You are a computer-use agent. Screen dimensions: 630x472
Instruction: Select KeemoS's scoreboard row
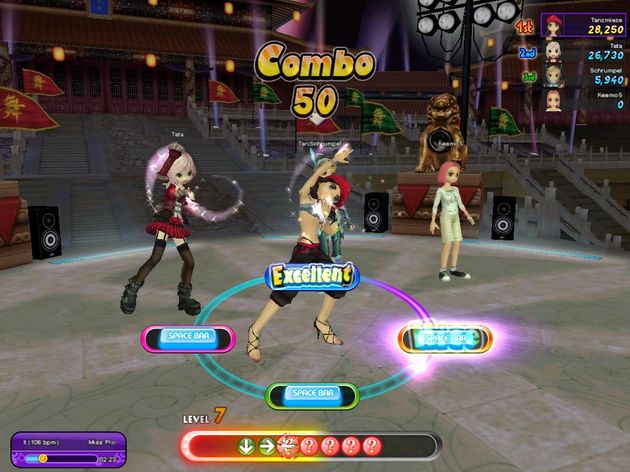pos(584,100)
